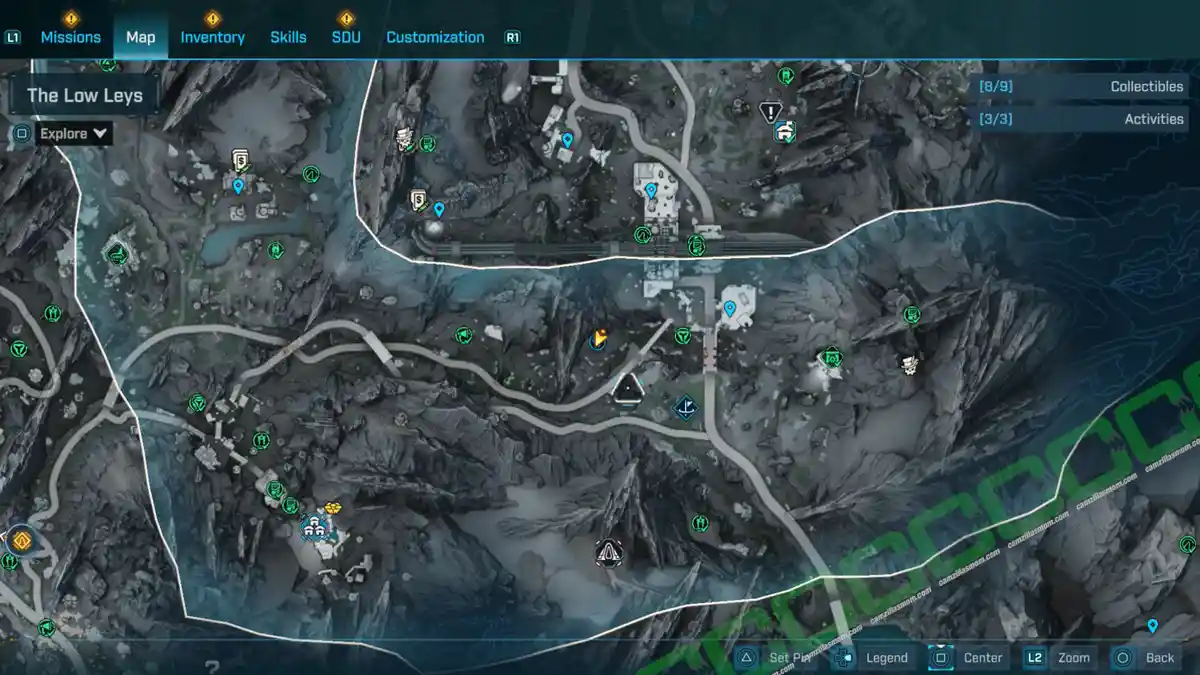Open the SDU tab
Screen dimensions: 1200x675
click(346, 37)
